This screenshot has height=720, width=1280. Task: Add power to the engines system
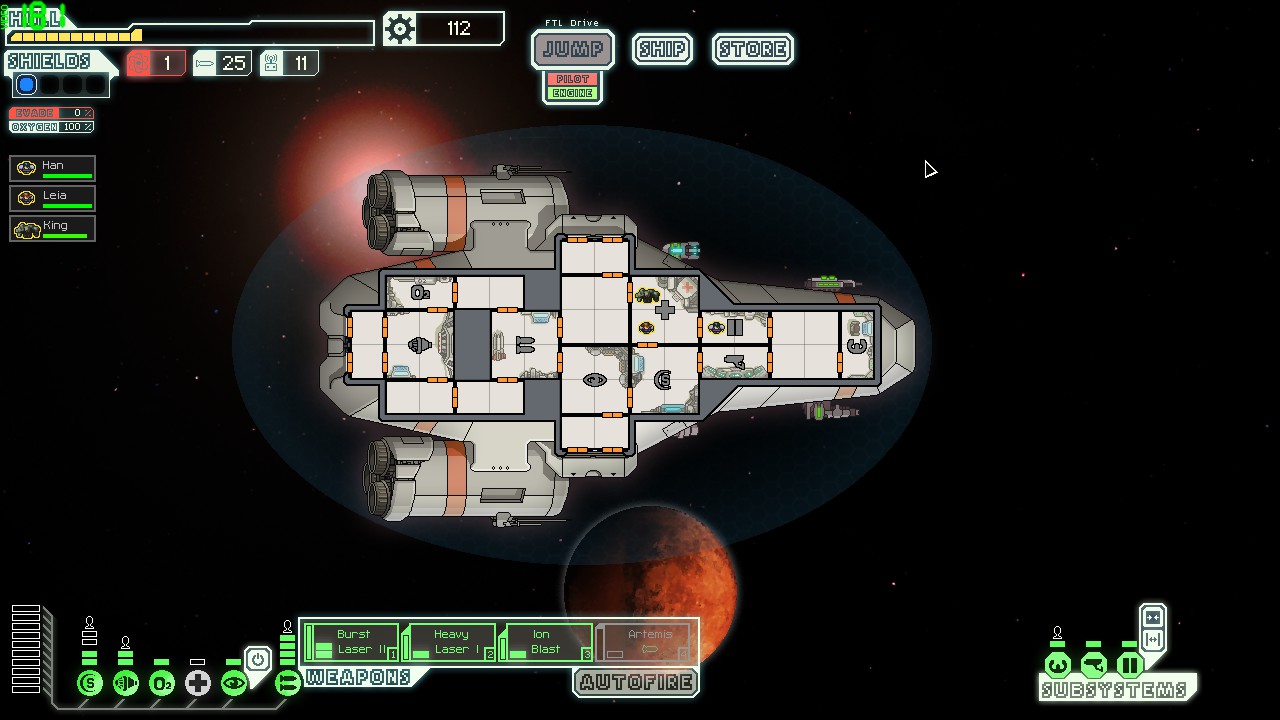[x=126, y=684]
